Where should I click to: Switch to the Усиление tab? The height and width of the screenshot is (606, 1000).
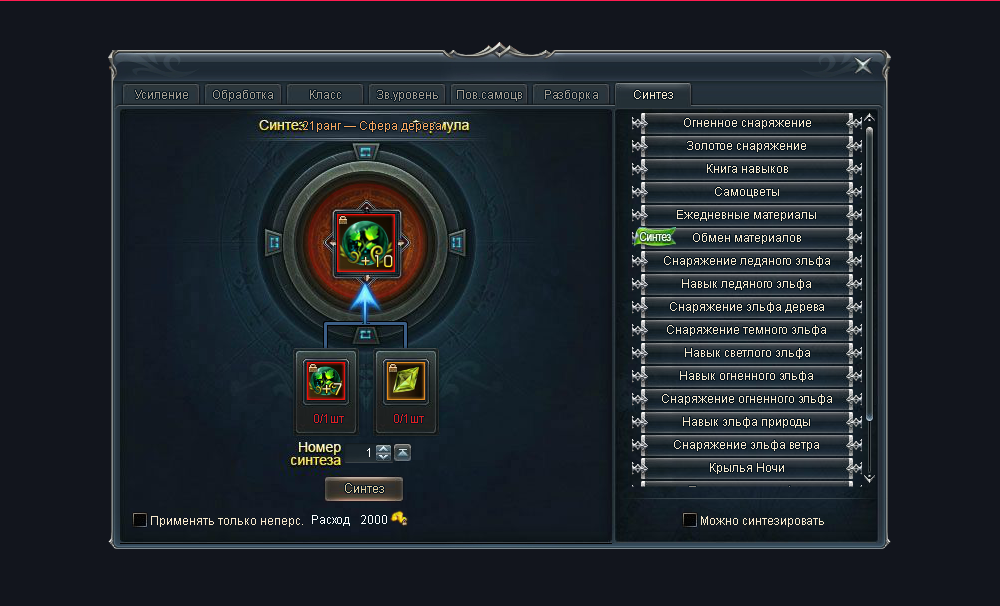[x=160, y=95]
